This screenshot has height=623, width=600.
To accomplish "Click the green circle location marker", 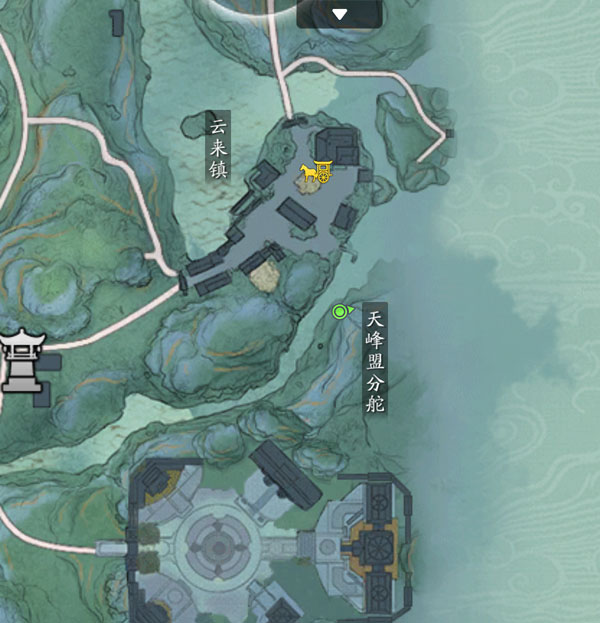I will coord(340,312).
